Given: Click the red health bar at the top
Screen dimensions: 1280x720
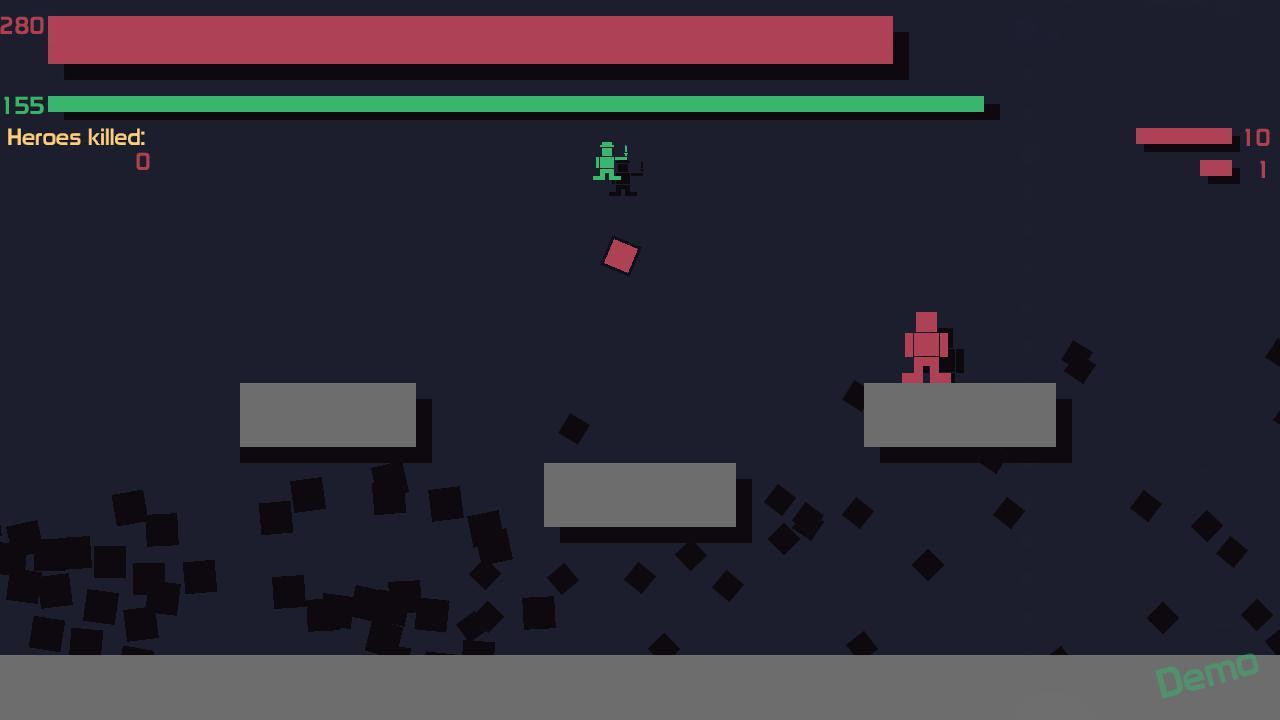Looking at the screenshot, I should [x=470, y=40].
